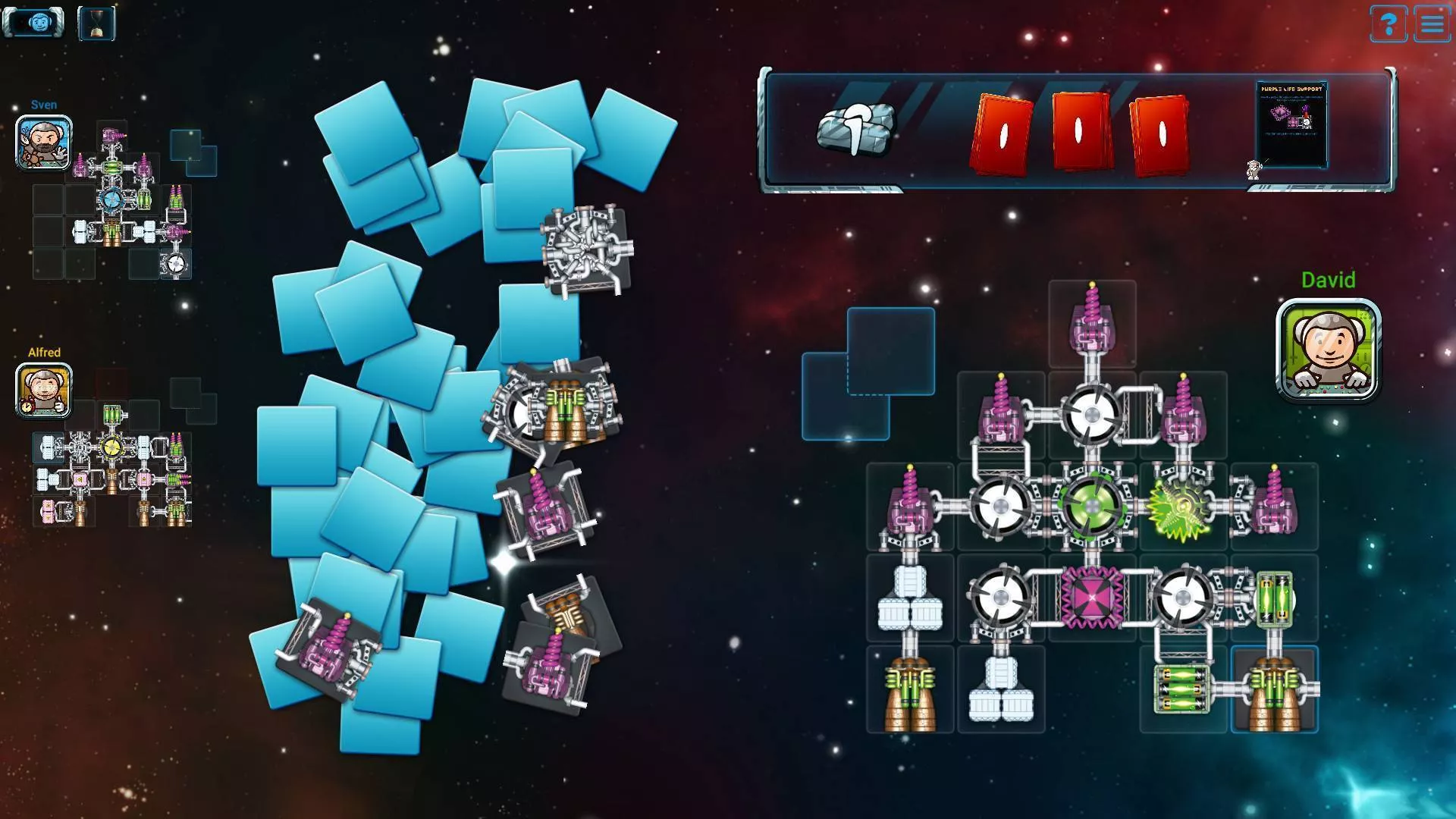Open your player avatar panel top-left

click(33, 21)
